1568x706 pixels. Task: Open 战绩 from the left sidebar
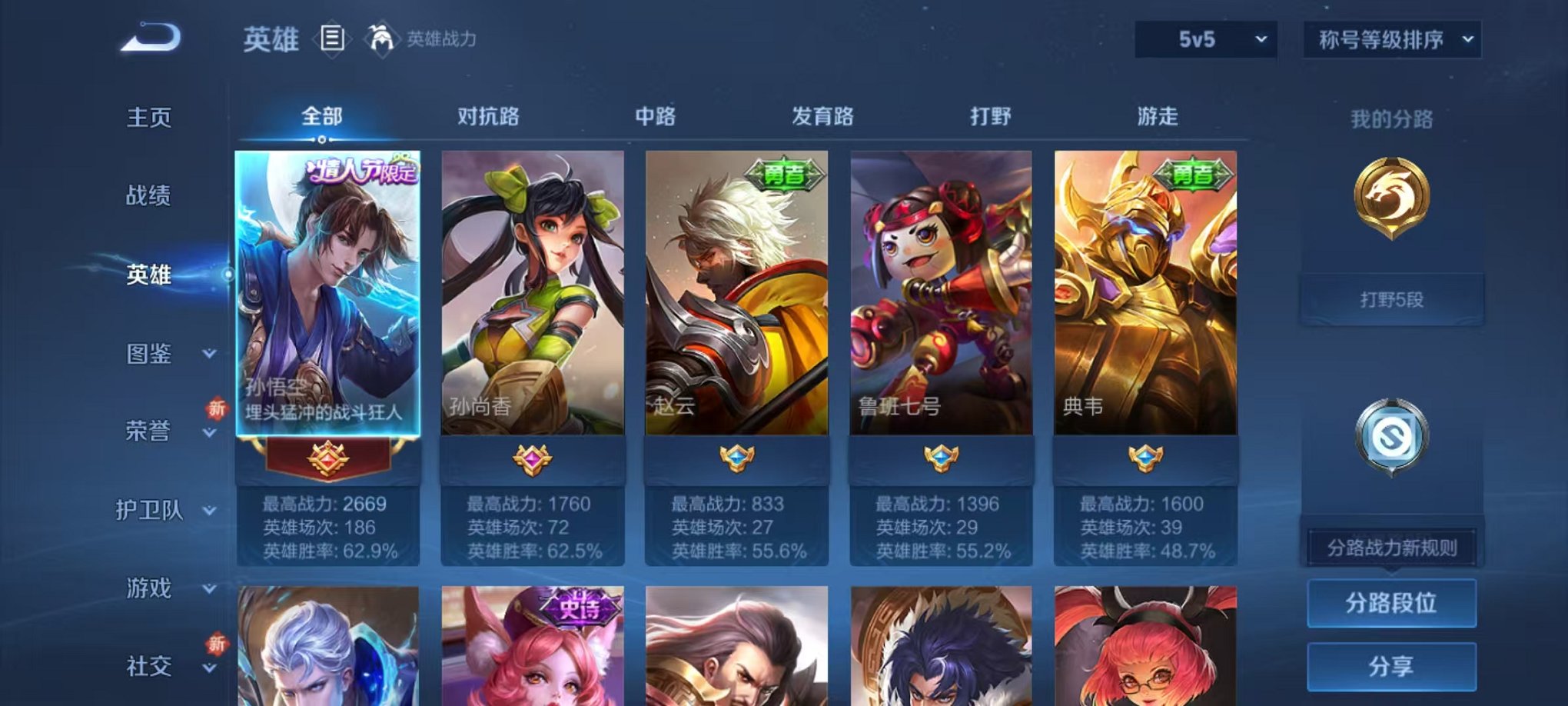147,197
